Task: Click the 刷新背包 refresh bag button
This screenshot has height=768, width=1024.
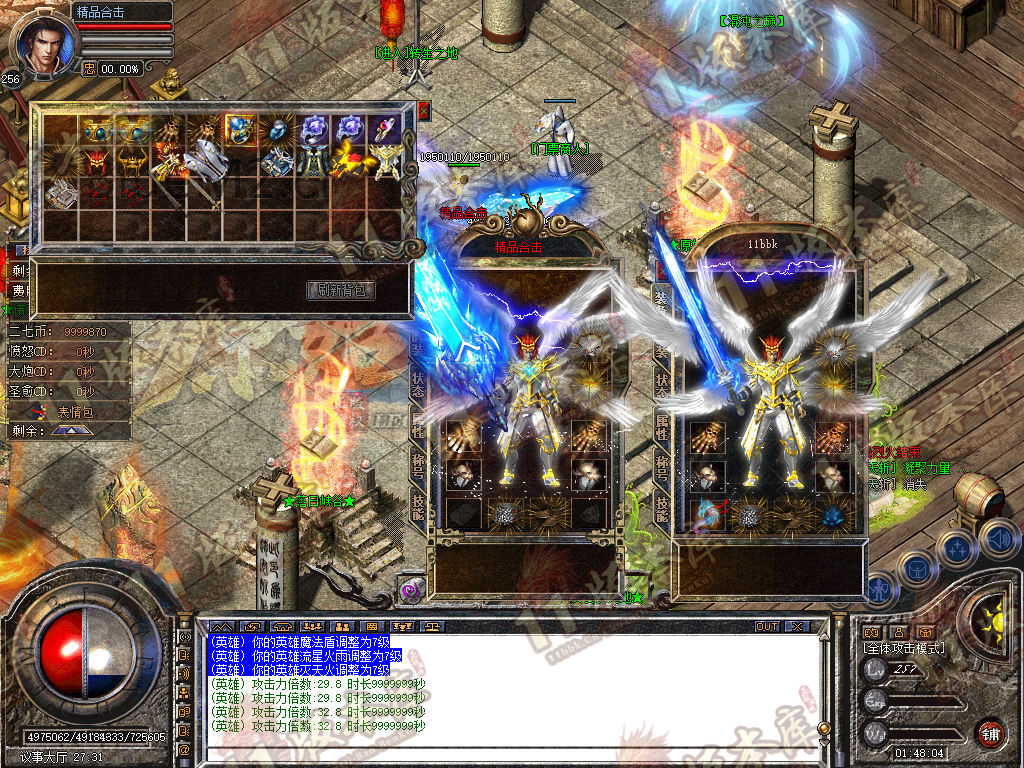Action: tap(341, 290)
